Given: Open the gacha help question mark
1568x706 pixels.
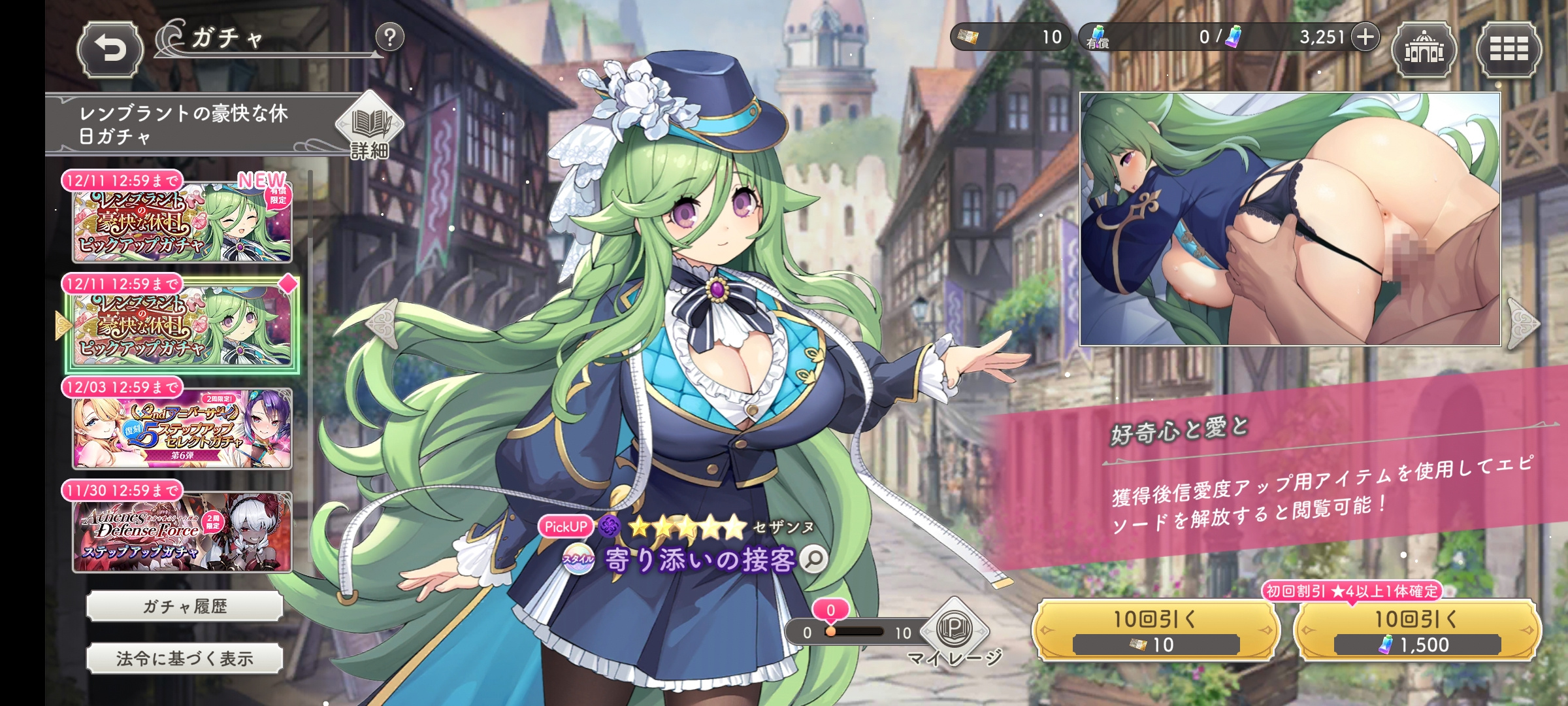Looking at the screenshot, I should [390, 37].
